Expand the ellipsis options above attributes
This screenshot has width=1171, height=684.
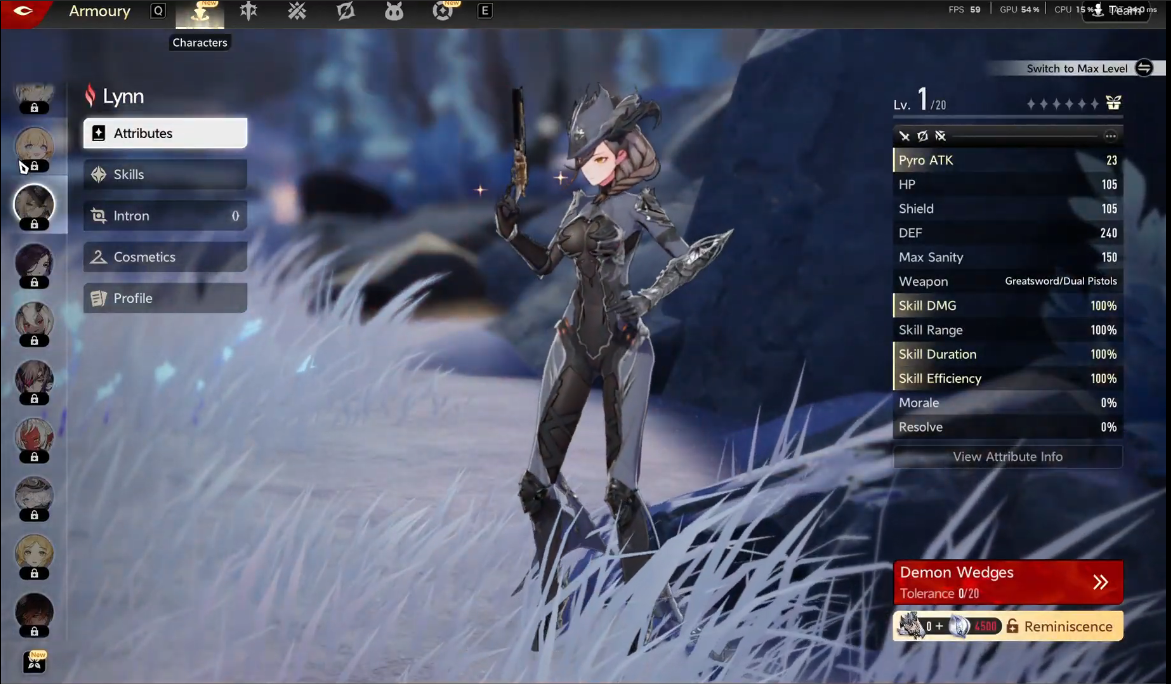coord(1110,135)
